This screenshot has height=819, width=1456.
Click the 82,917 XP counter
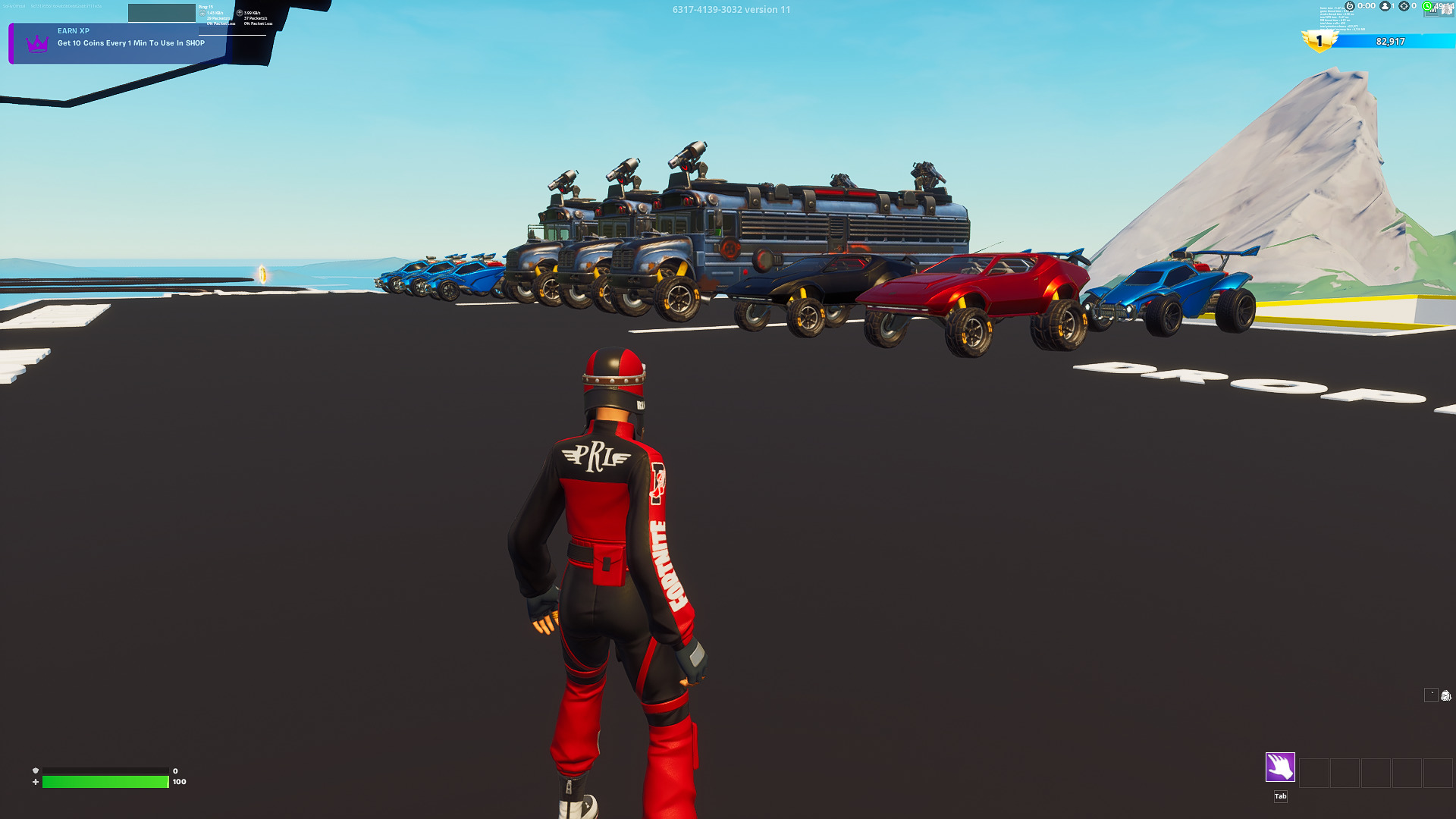click(1390, 42)
